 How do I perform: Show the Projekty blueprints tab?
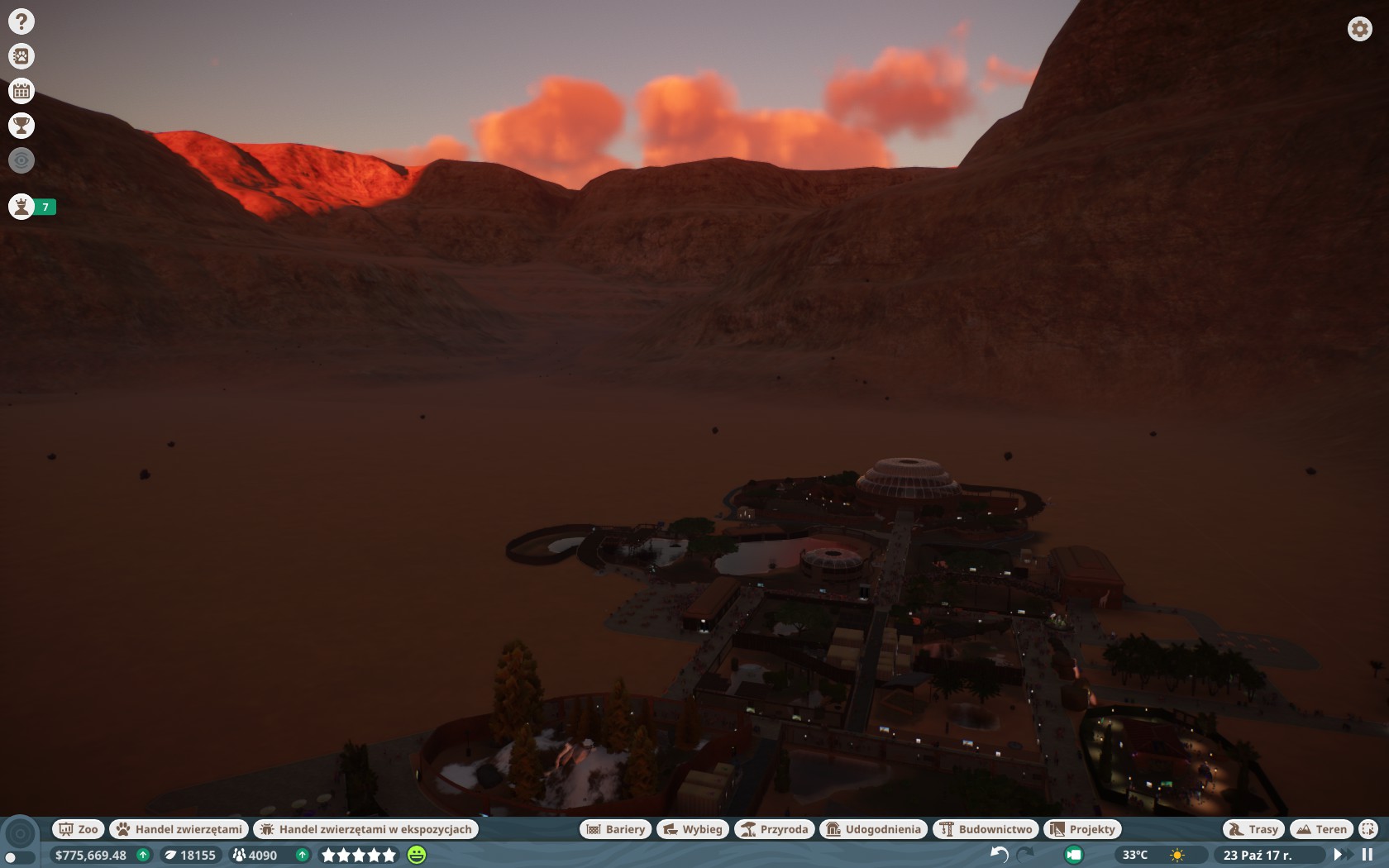tap(1083, 829)
